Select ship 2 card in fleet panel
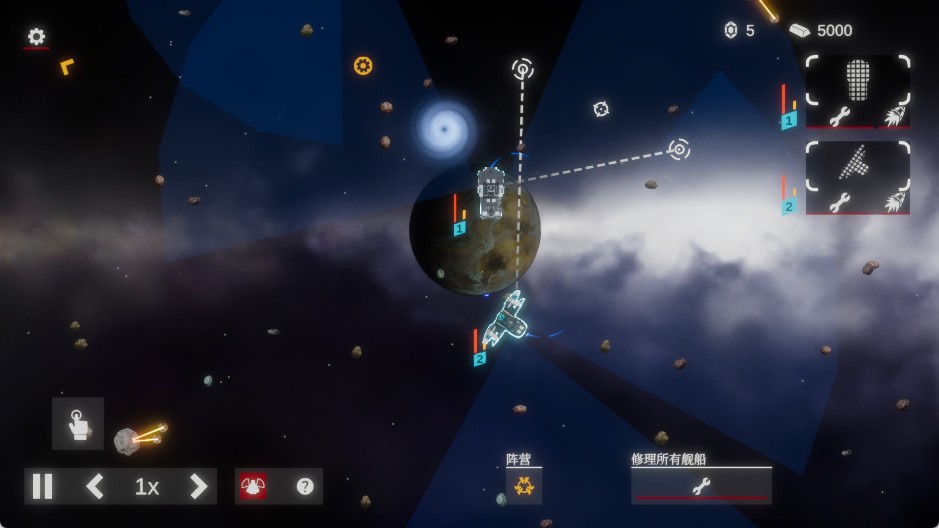 [x=857, y=164]
